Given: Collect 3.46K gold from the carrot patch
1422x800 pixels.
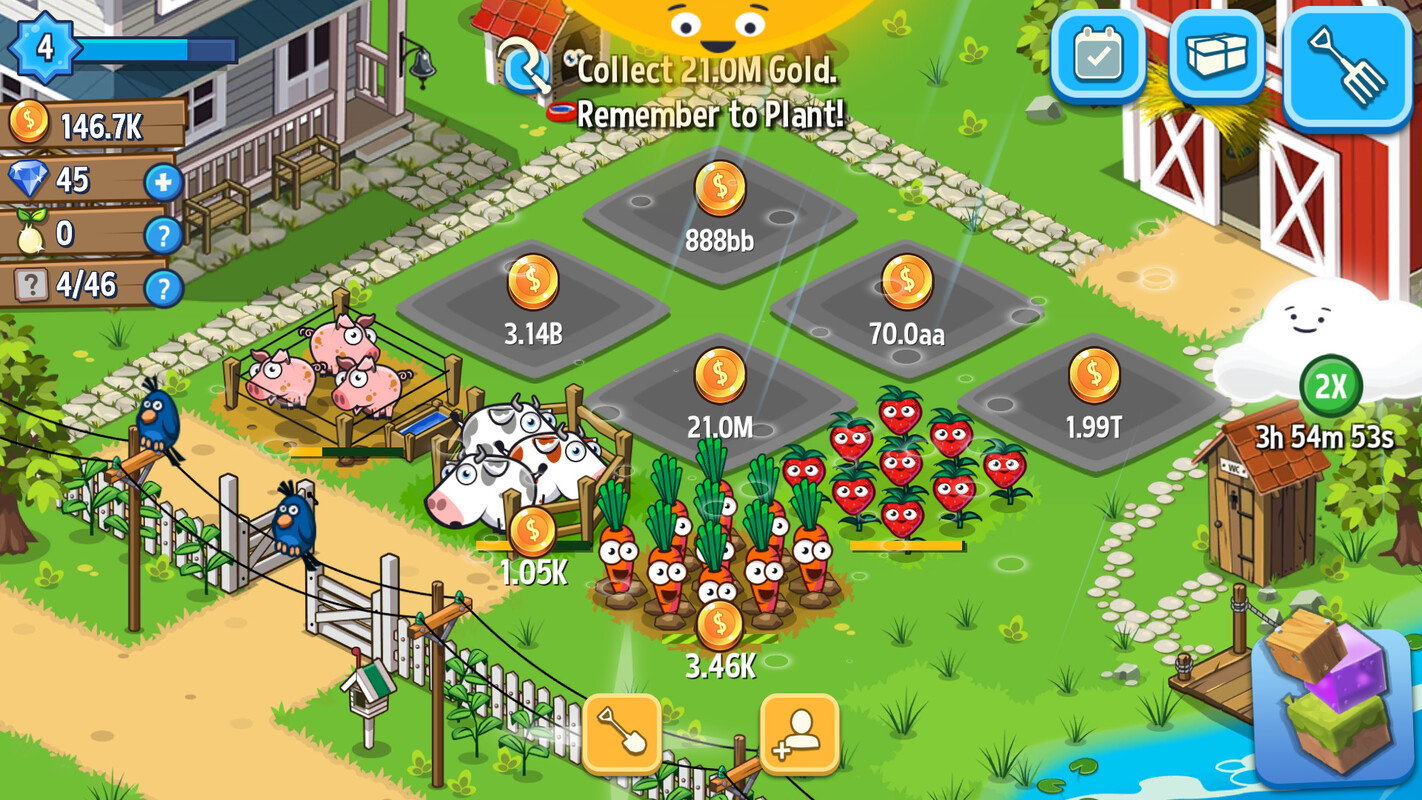Looking at the screenshot, I should pyautogui.click(x=717, y=625).
